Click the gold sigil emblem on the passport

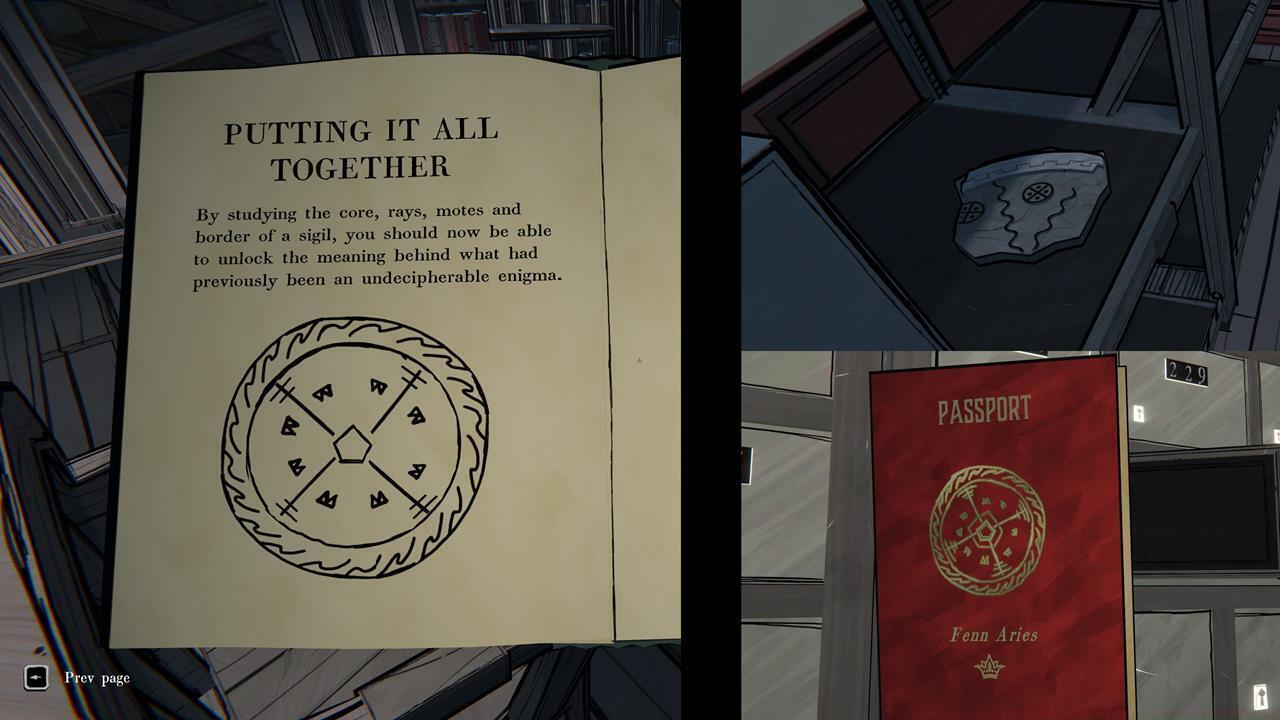[x=988, y=525]
